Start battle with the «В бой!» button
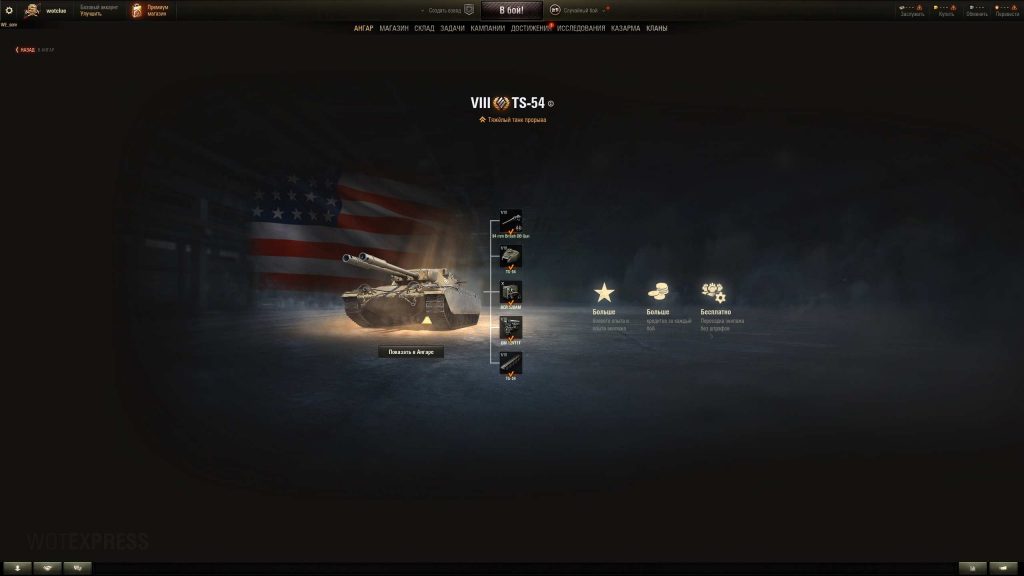Viewport: 1024px width, 576px height. click(511, 10)
